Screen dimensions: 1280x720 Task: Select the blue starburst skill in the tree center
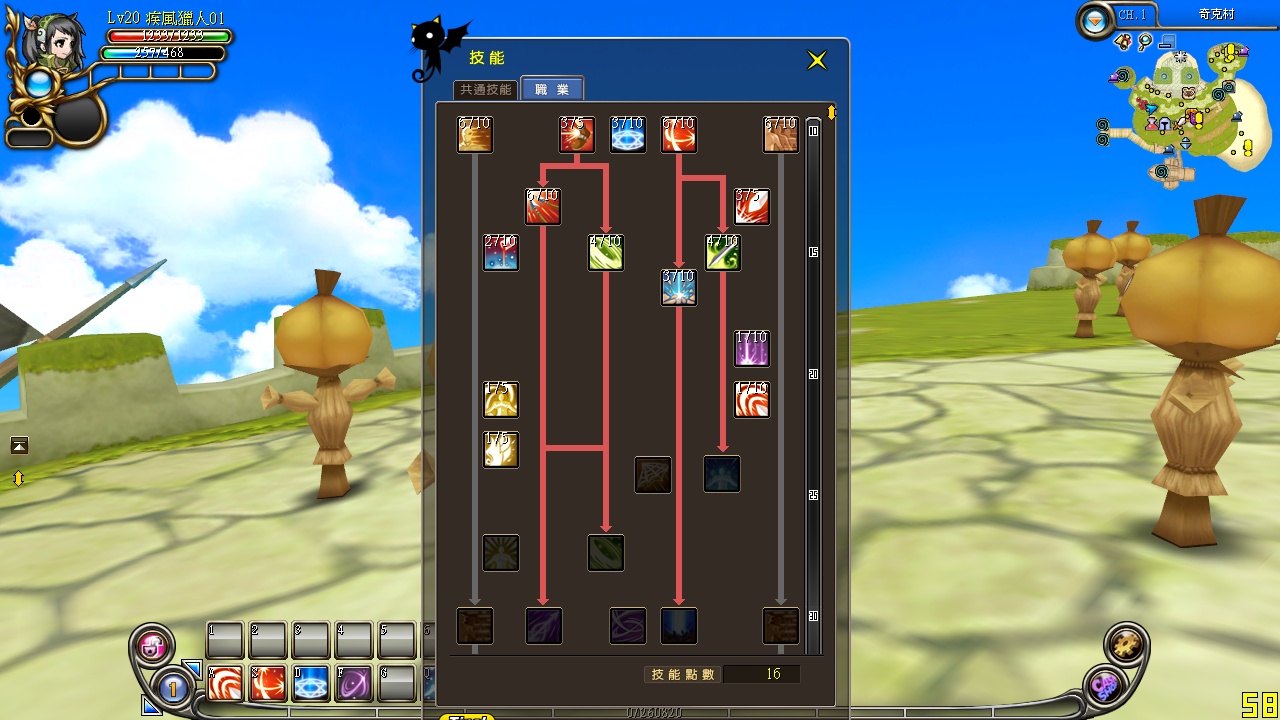coord(679,288)
